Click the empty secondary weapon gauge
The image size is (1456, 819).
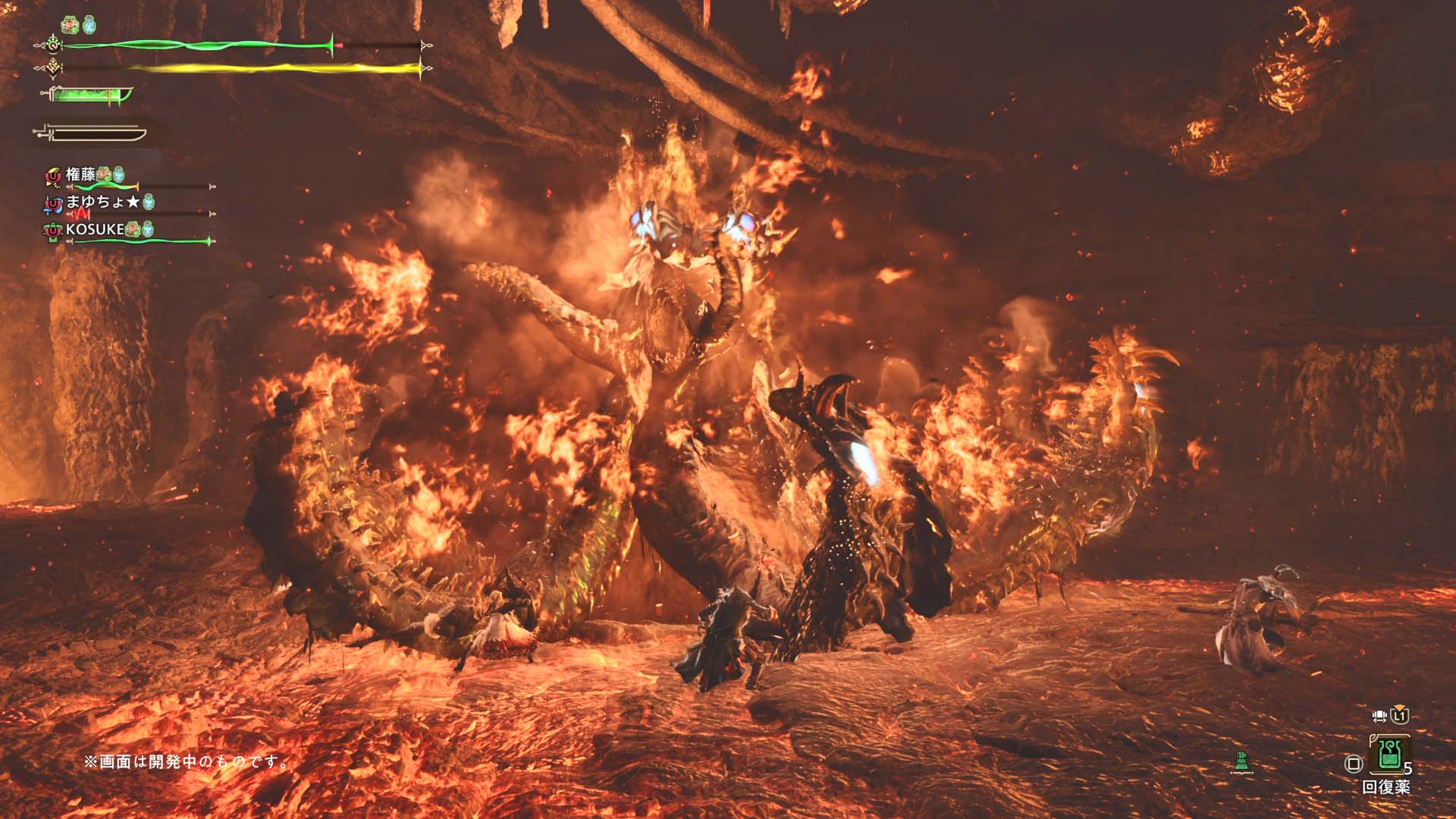coord(91,134)
